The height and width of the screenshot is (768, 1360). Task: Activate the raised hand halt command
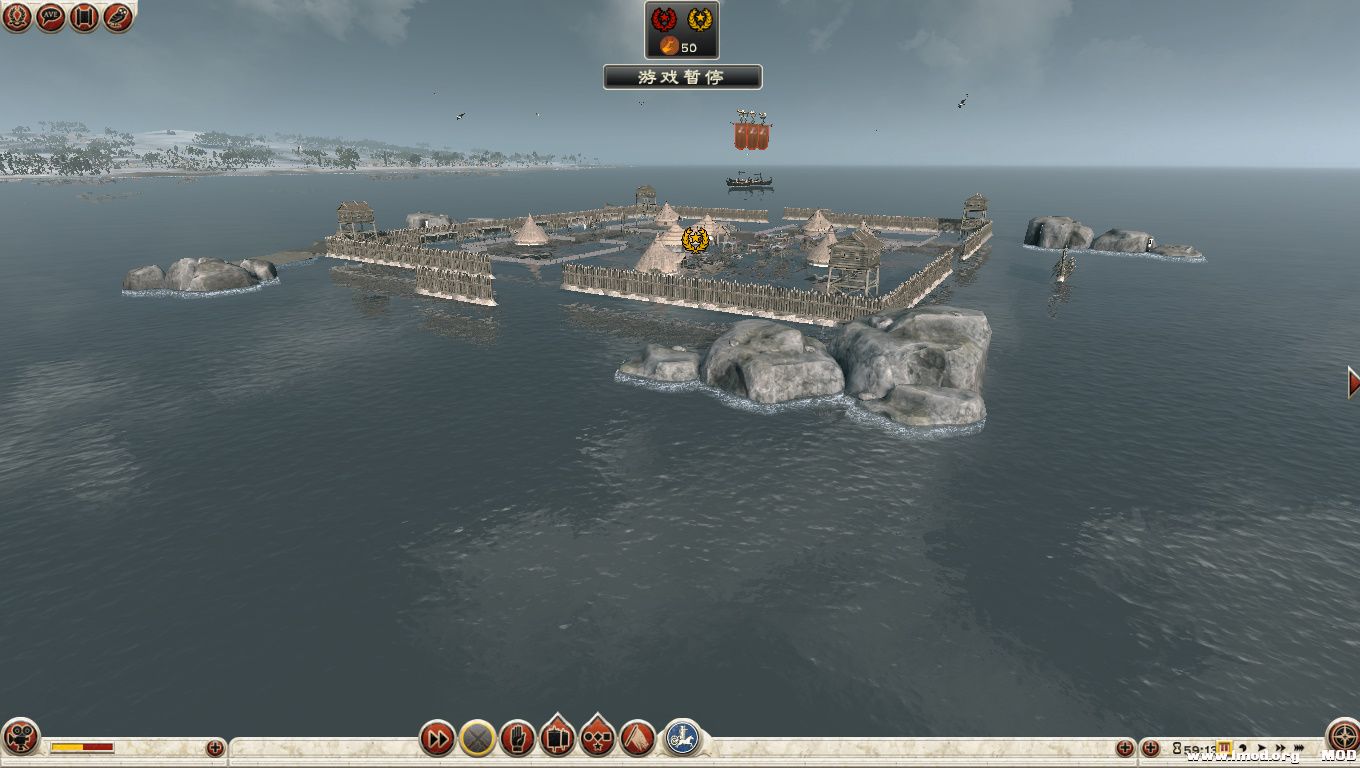517,739
